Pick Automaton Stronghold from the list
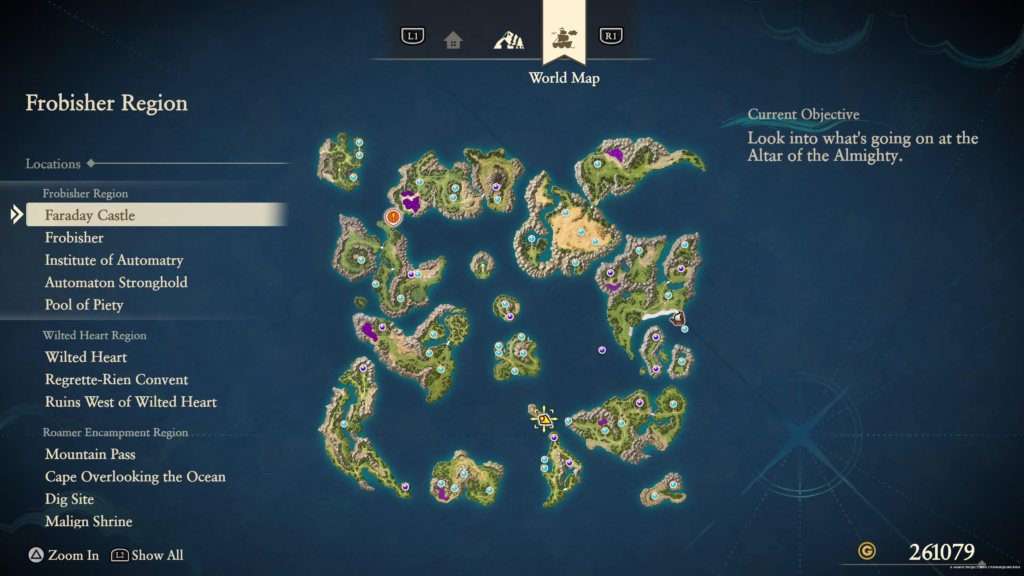This screenshot has width=1024, height=576. pyautogui.click(x=116, y=282)
